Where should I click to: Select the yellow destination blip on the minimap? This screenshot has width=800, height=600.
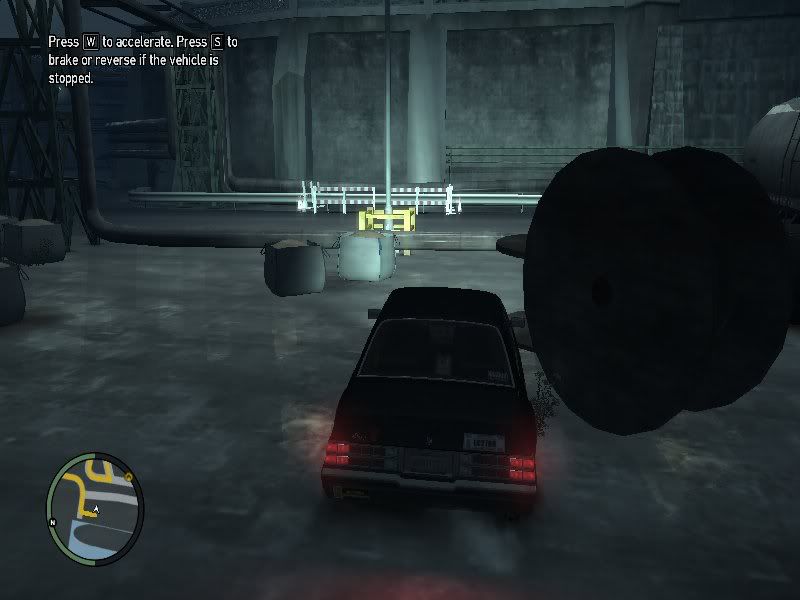coord(129,477)
